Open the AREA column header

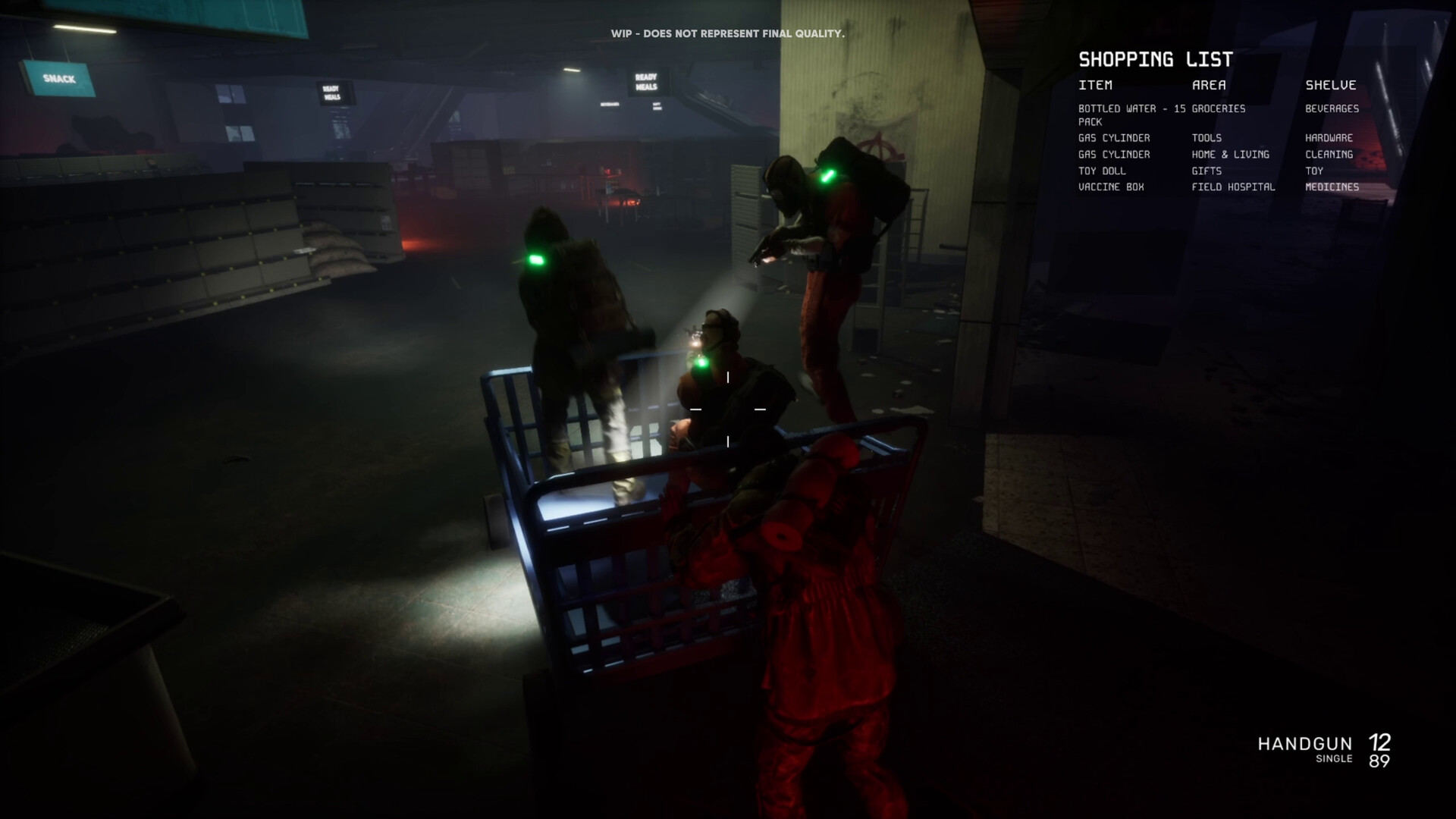1209,85
